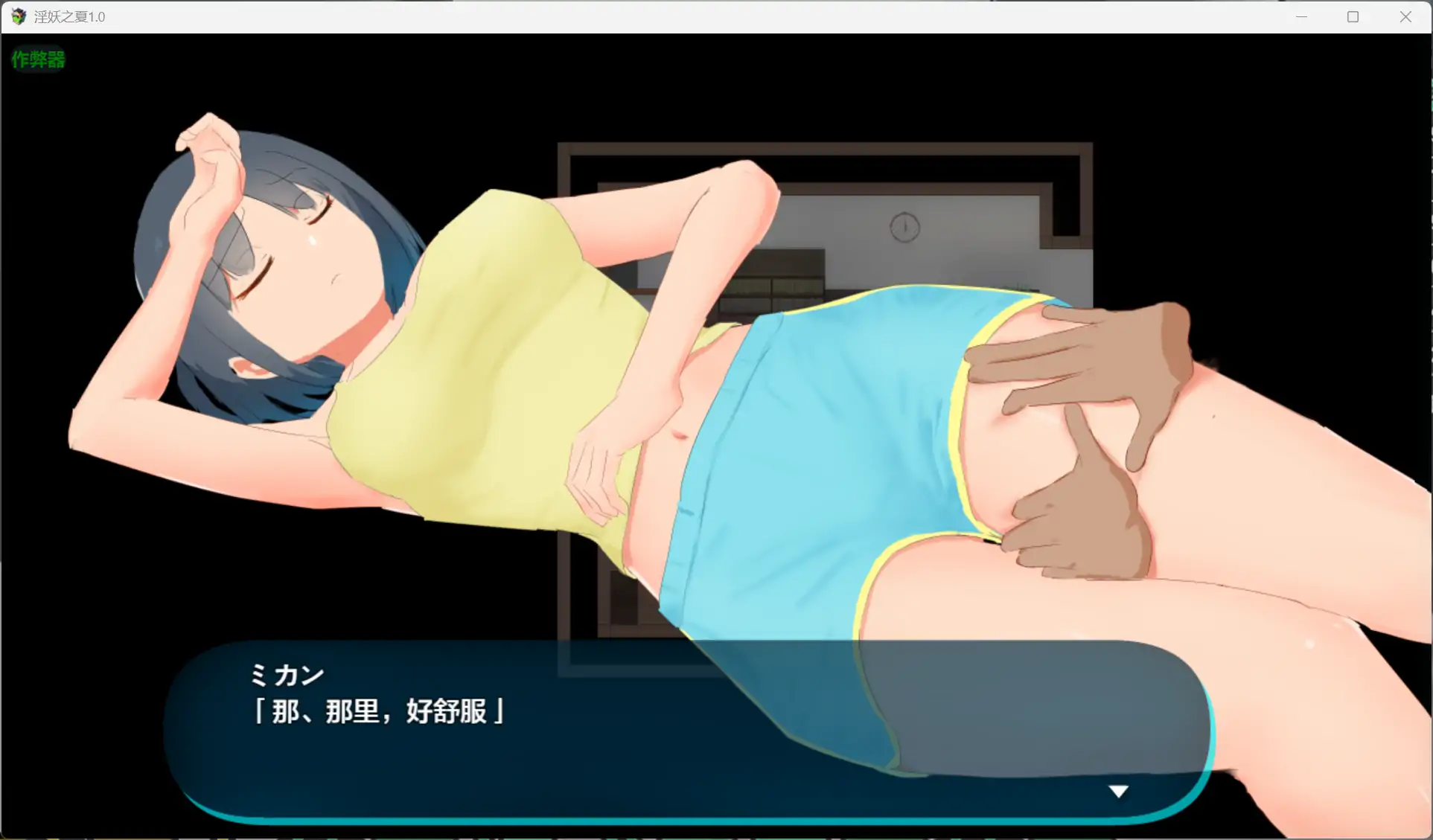Maximize the game window
The width and height of the screenshot is (1433, 840).
tap(1353, 16)
